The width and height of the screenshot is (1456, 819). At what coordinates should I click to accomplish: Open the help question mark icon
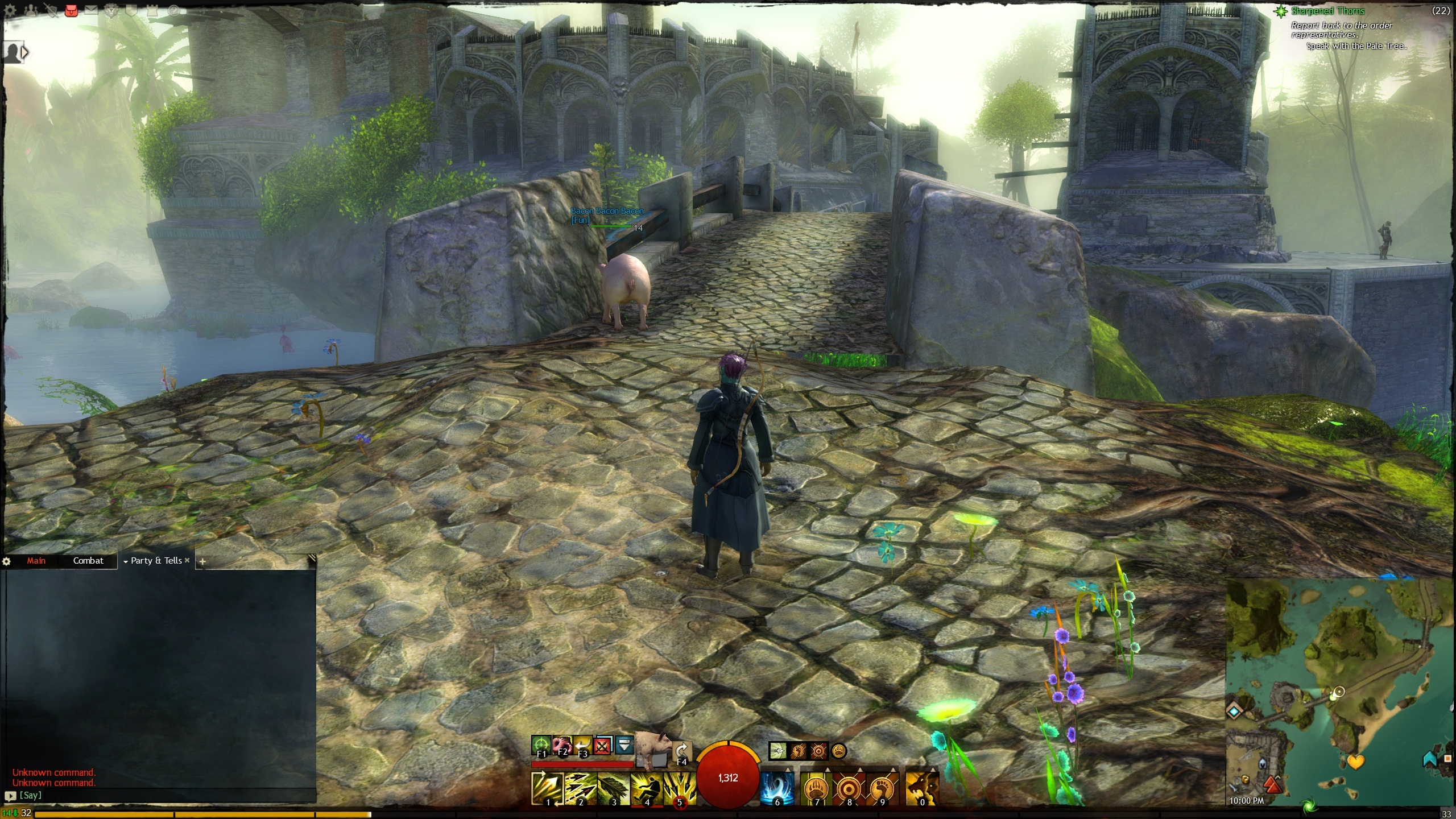[173, 10]
